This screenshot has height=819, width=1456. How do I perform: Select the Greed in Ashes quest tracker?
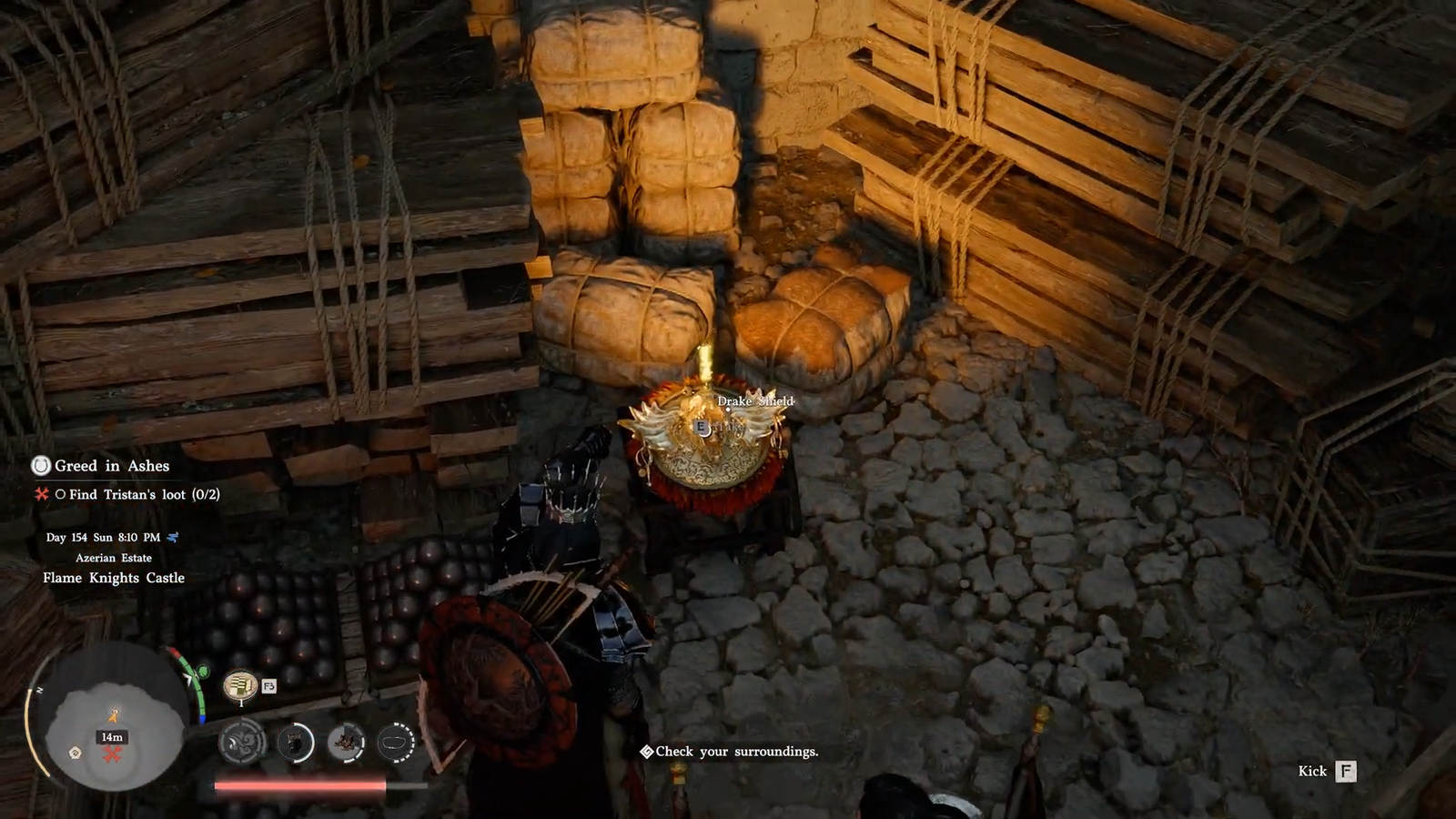[112, 466]
